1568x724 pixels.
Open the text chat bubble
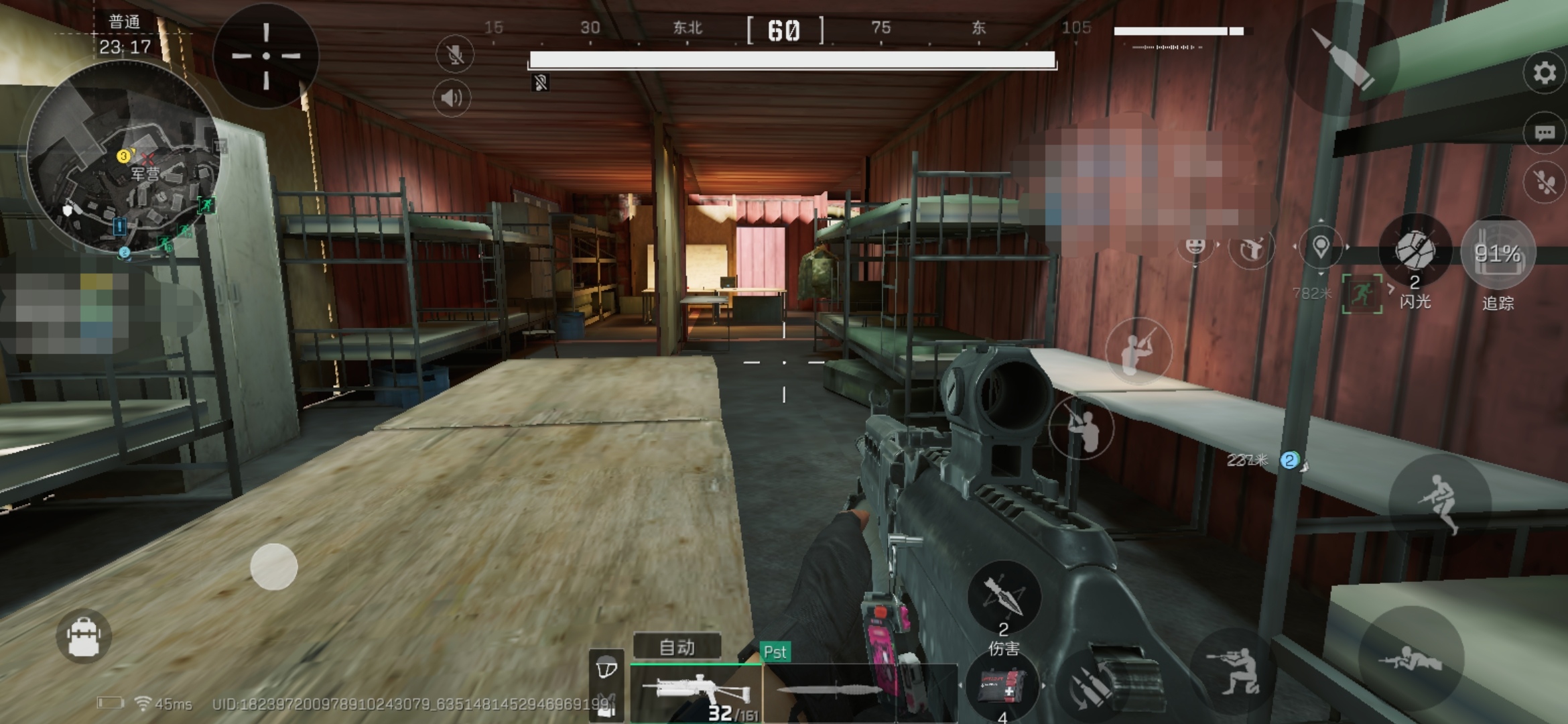coord(1544,133)
